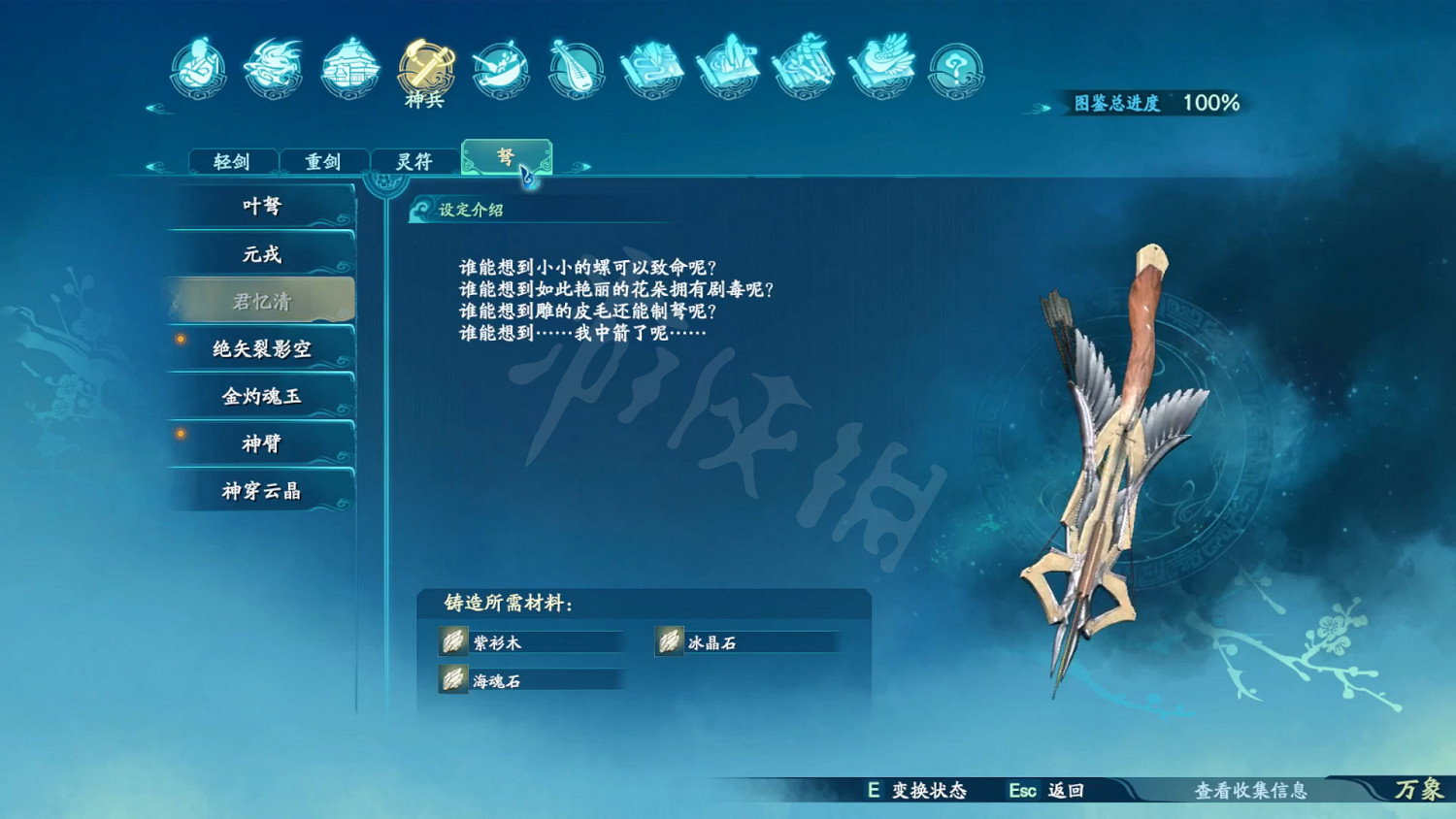This screenshot has width=1456, height=819.
Task: Click the 紫衫木 material icon
Action: [x=452, y=641]
